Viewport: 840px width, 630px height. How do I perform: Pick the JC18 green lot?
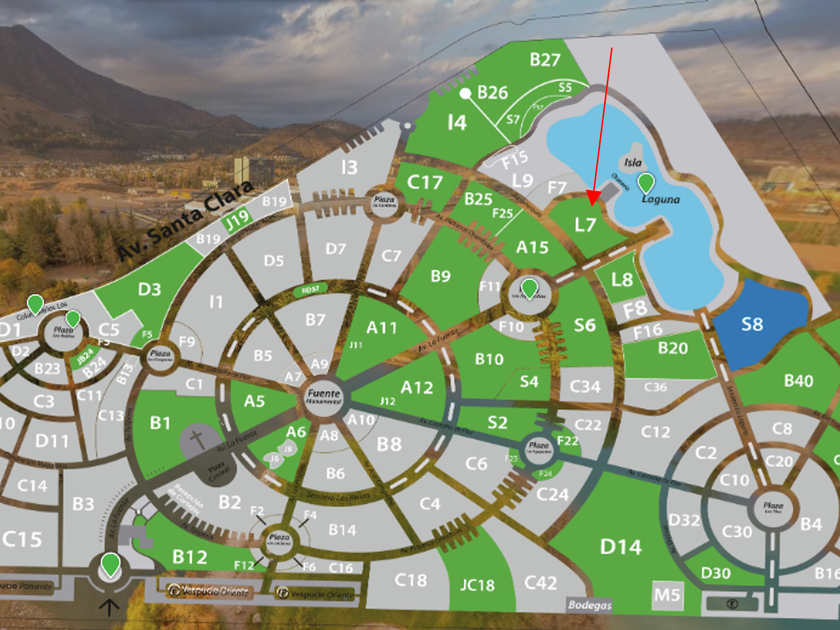coord(478,585)
